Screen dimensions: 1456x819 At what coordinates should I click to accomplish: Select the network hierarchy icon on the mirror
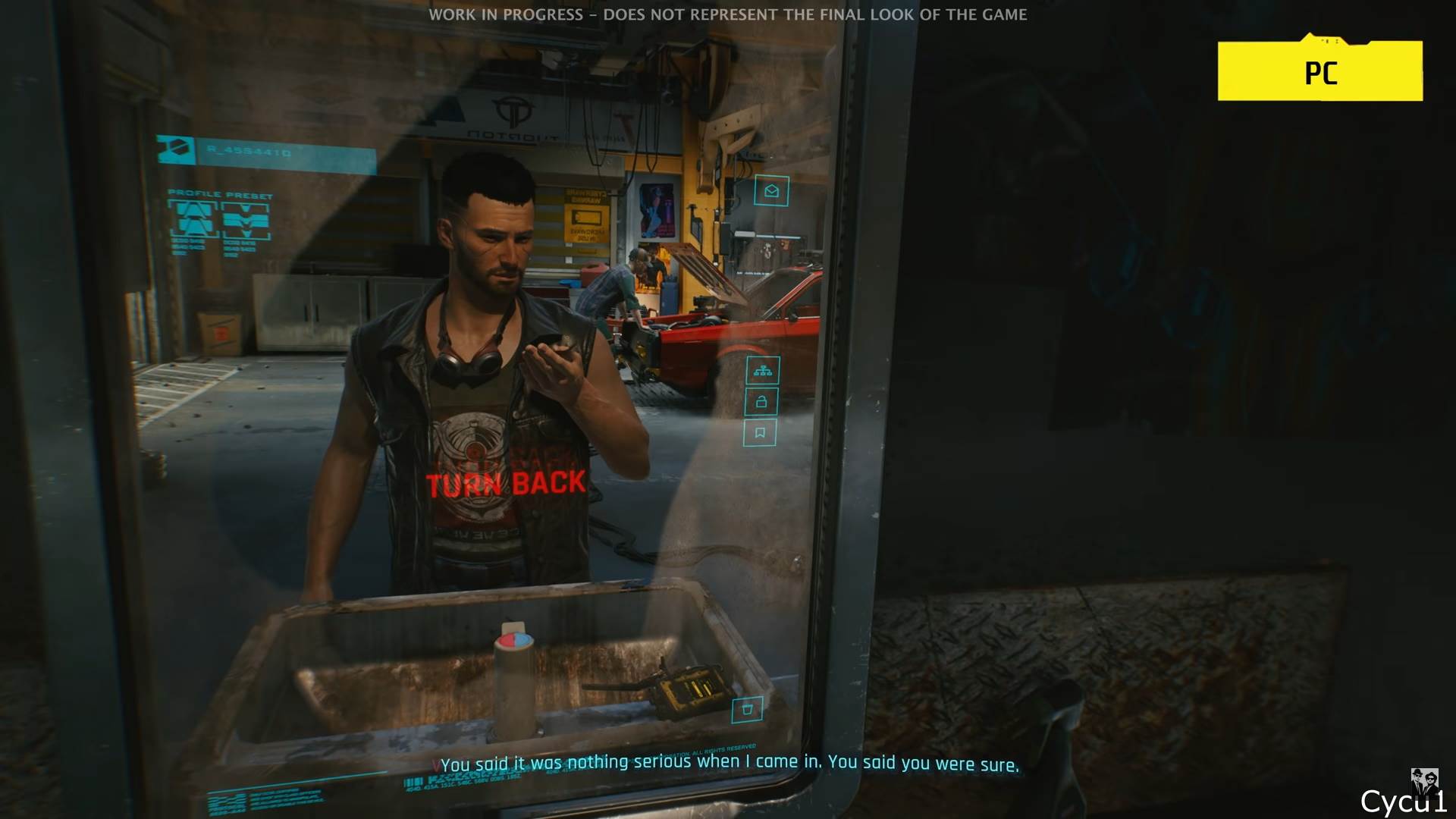tap(764, 369)
